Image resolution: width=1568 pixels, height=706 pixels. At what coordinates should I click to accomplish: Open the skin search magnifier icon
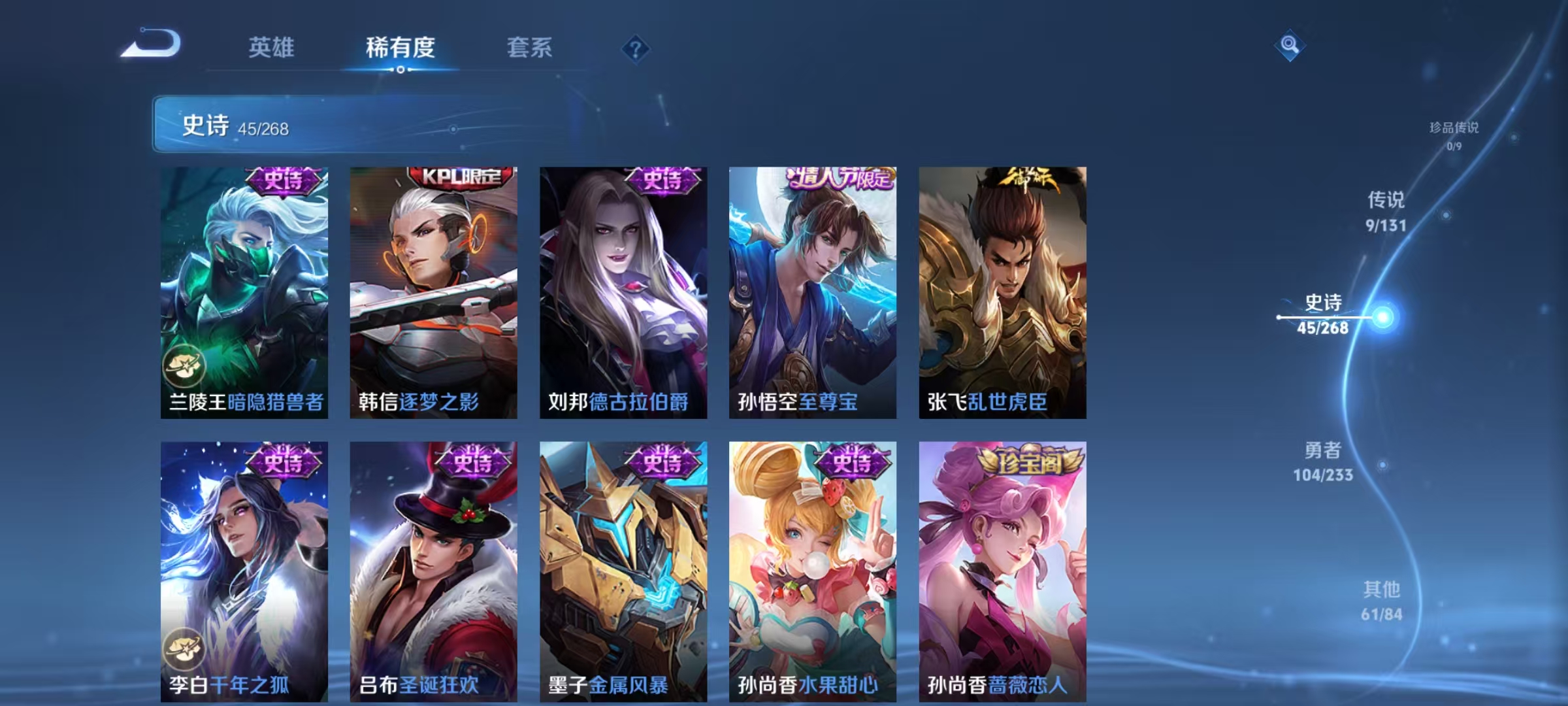pyautogui.click(x=1289, y=46)
